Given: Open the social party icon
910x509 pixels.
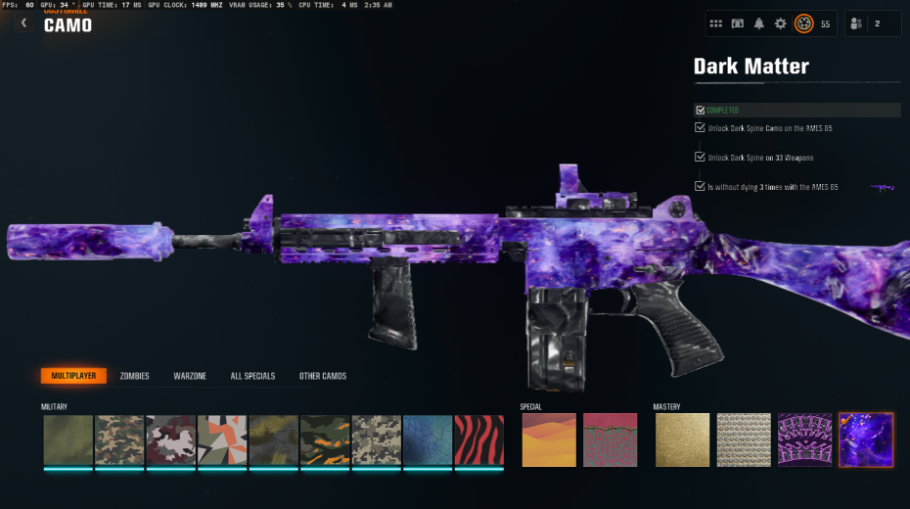Looking at the screenshot, I should tap(859, 23).
